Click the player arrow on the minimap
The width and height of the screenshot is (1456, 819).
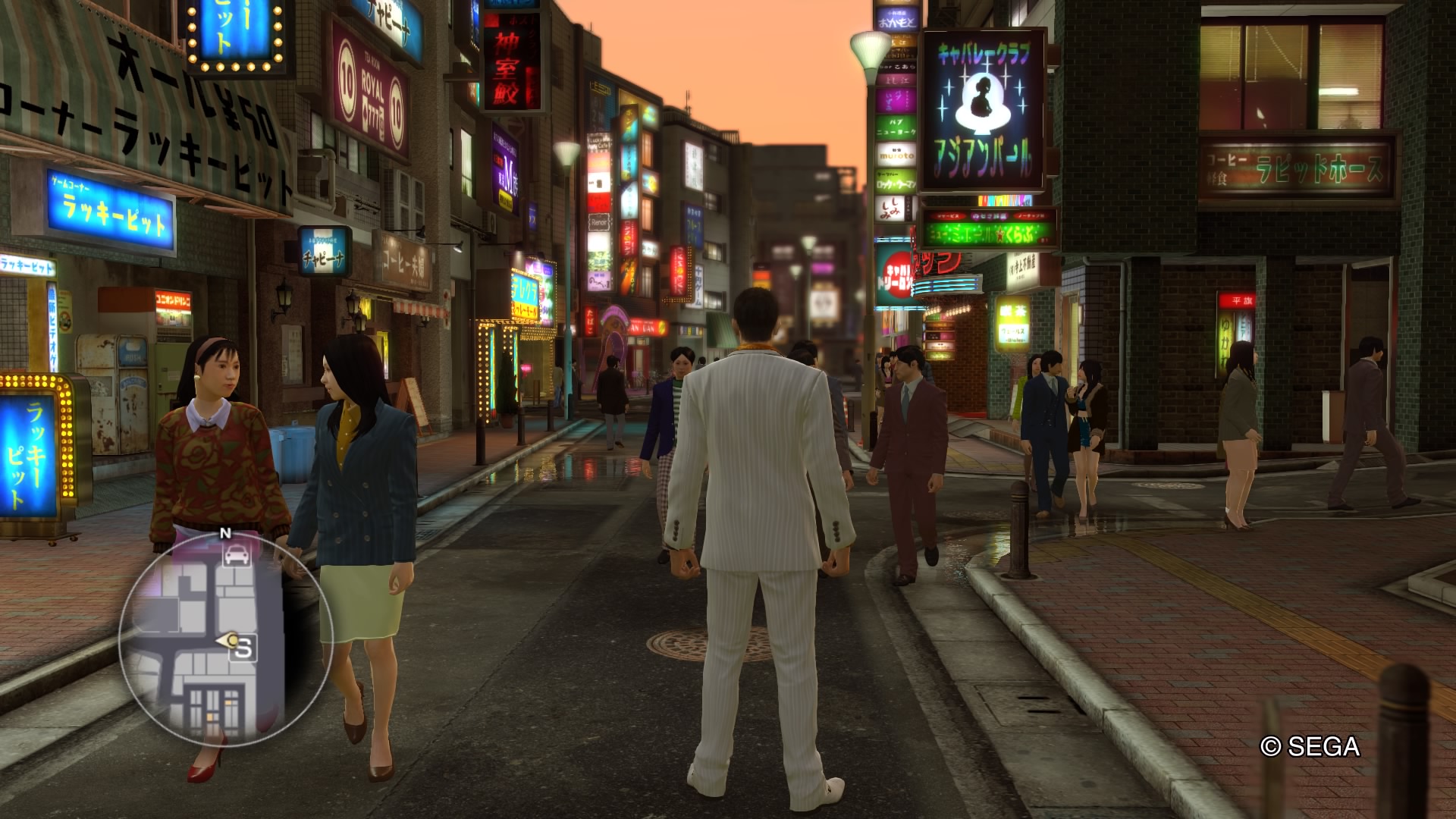click(230, 639)
